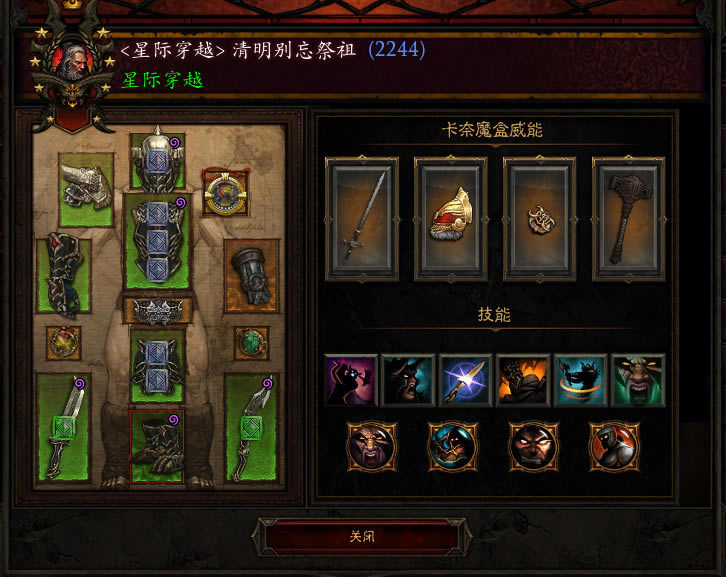Inspect the hammer Kanai's Cube power
The image size is (726, 577).
627,218
